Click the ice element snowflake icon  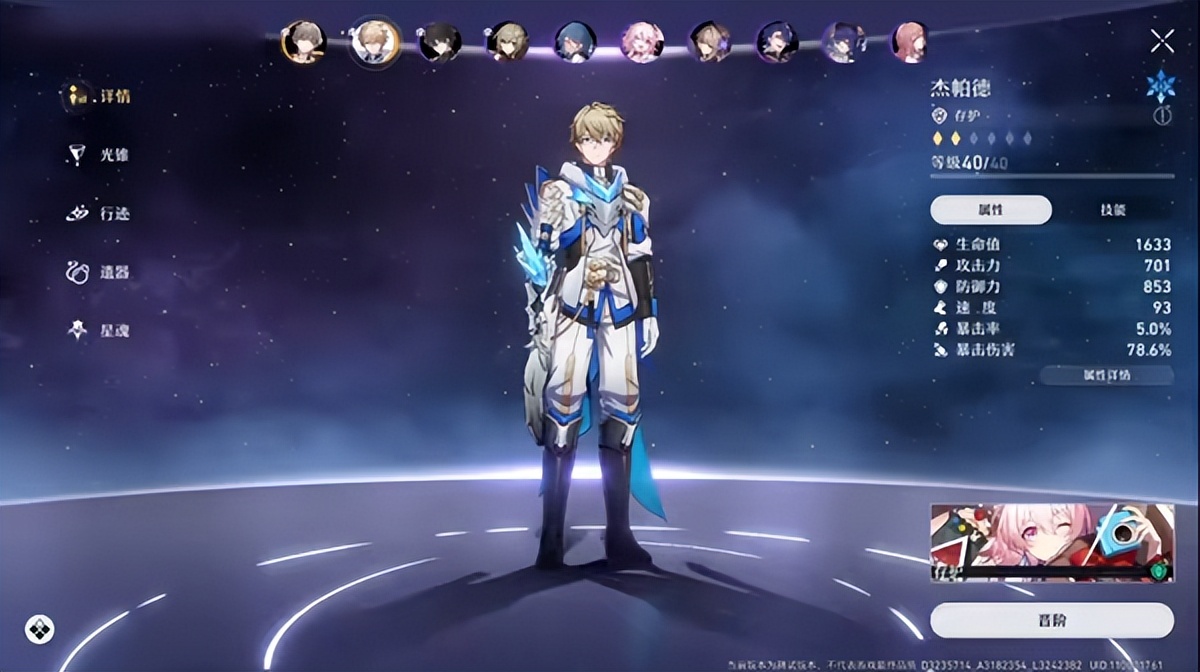coord(1161,86)
